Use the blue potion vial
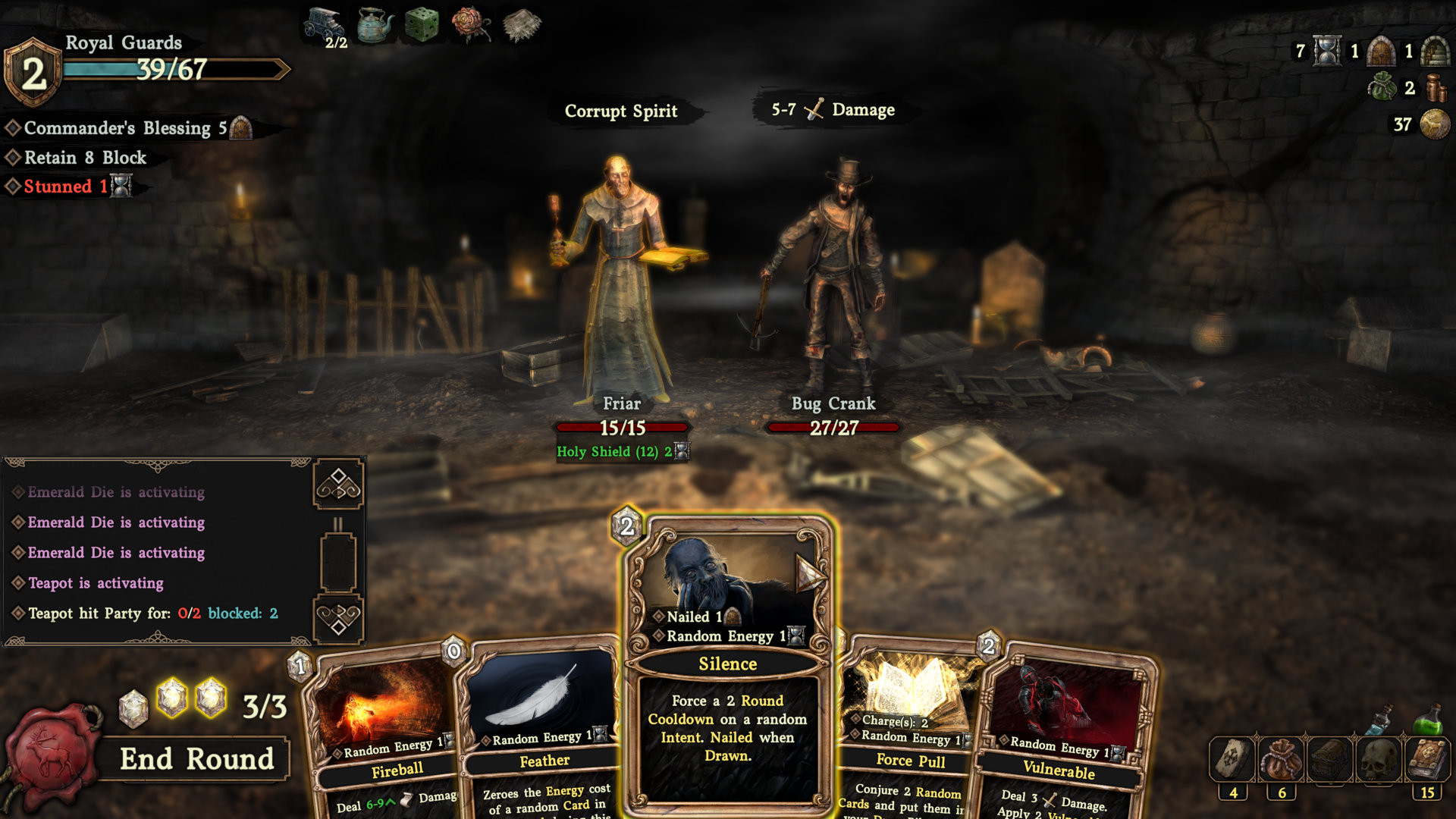 1380,720
